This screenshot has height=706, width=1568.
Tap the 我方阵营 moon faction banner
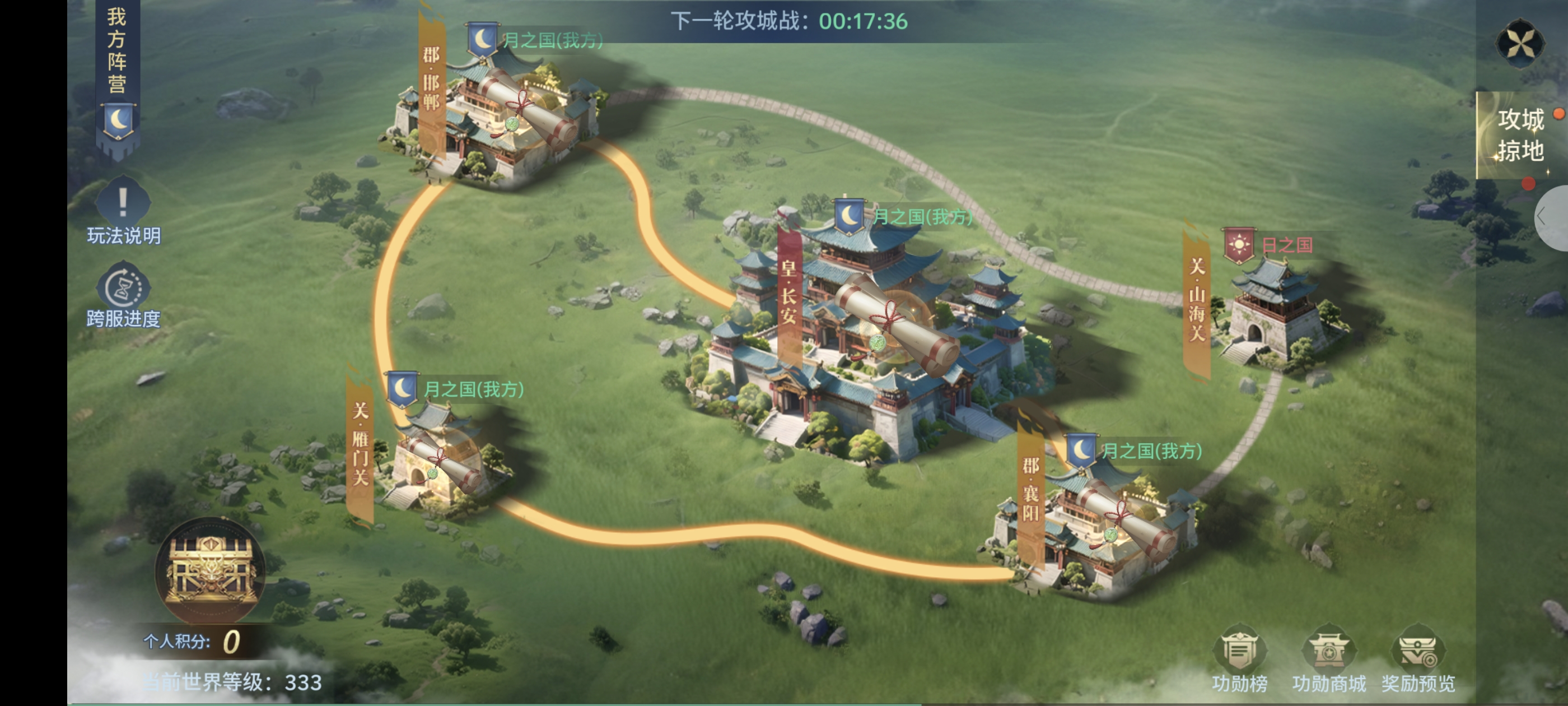point(118,79)
